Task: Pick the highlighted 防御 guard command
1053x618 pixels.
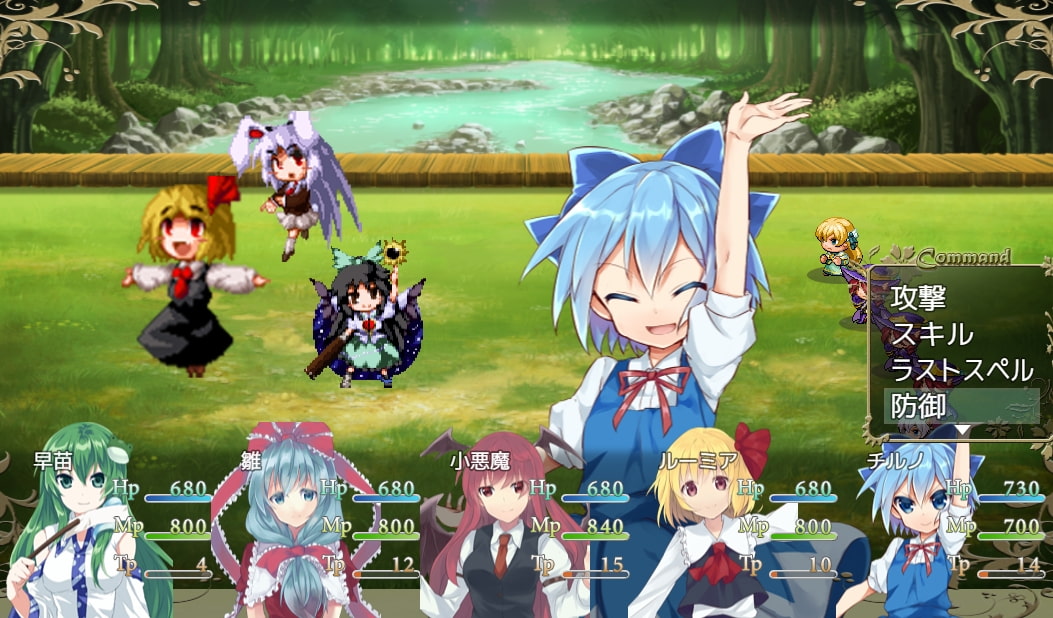Action: coord(918,406)
